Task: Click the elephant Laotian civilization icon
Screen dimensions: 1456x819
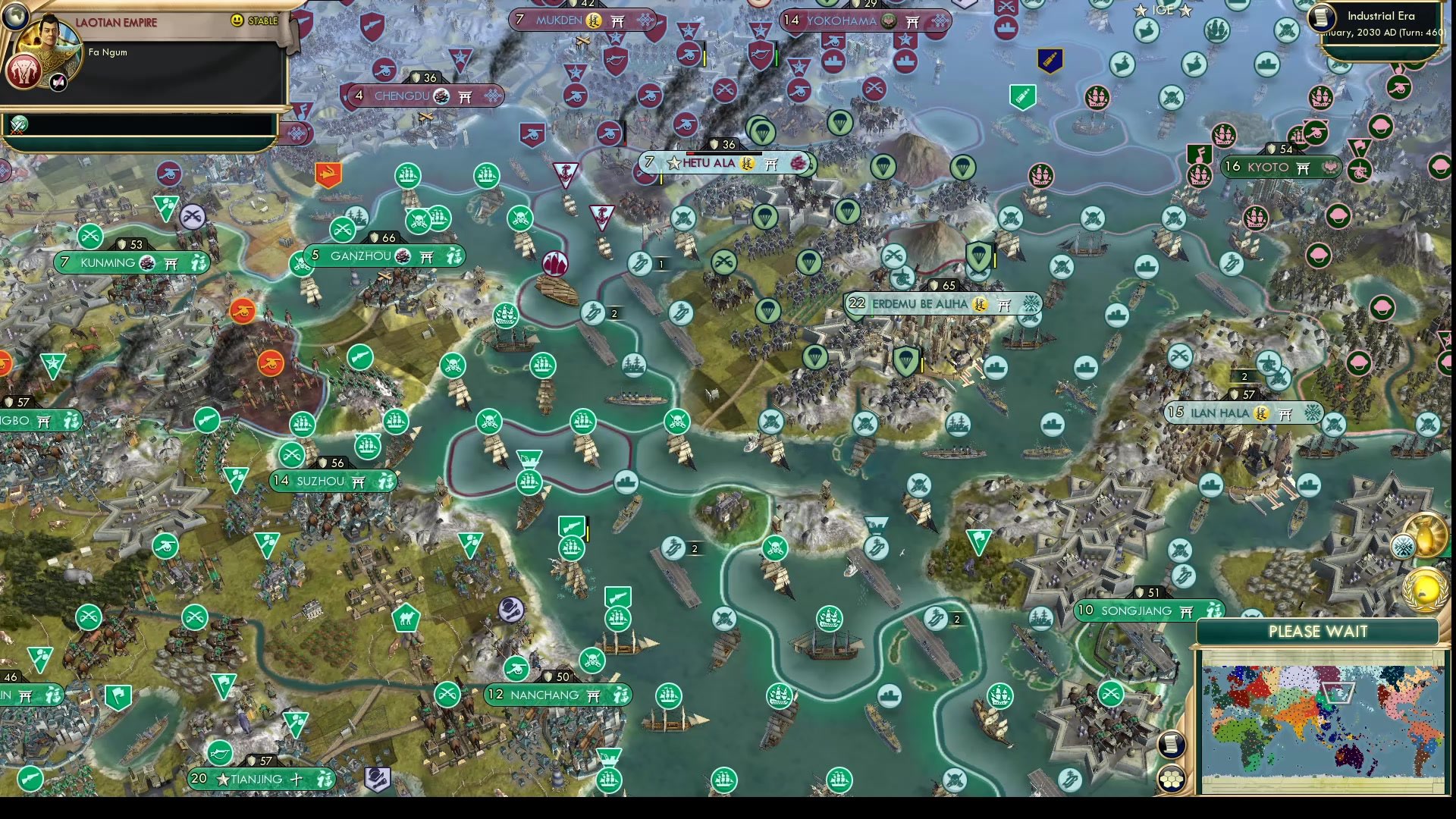Action: (x=23, y=72)
